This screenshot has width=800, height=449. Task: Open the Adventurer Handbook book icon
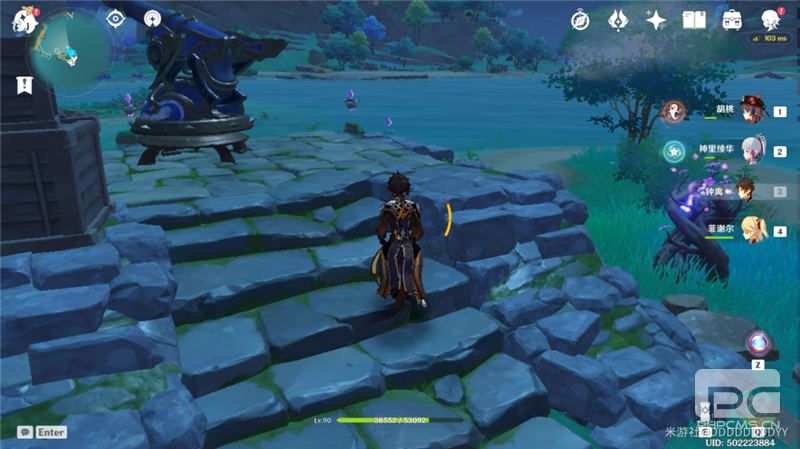coord(694,19)
